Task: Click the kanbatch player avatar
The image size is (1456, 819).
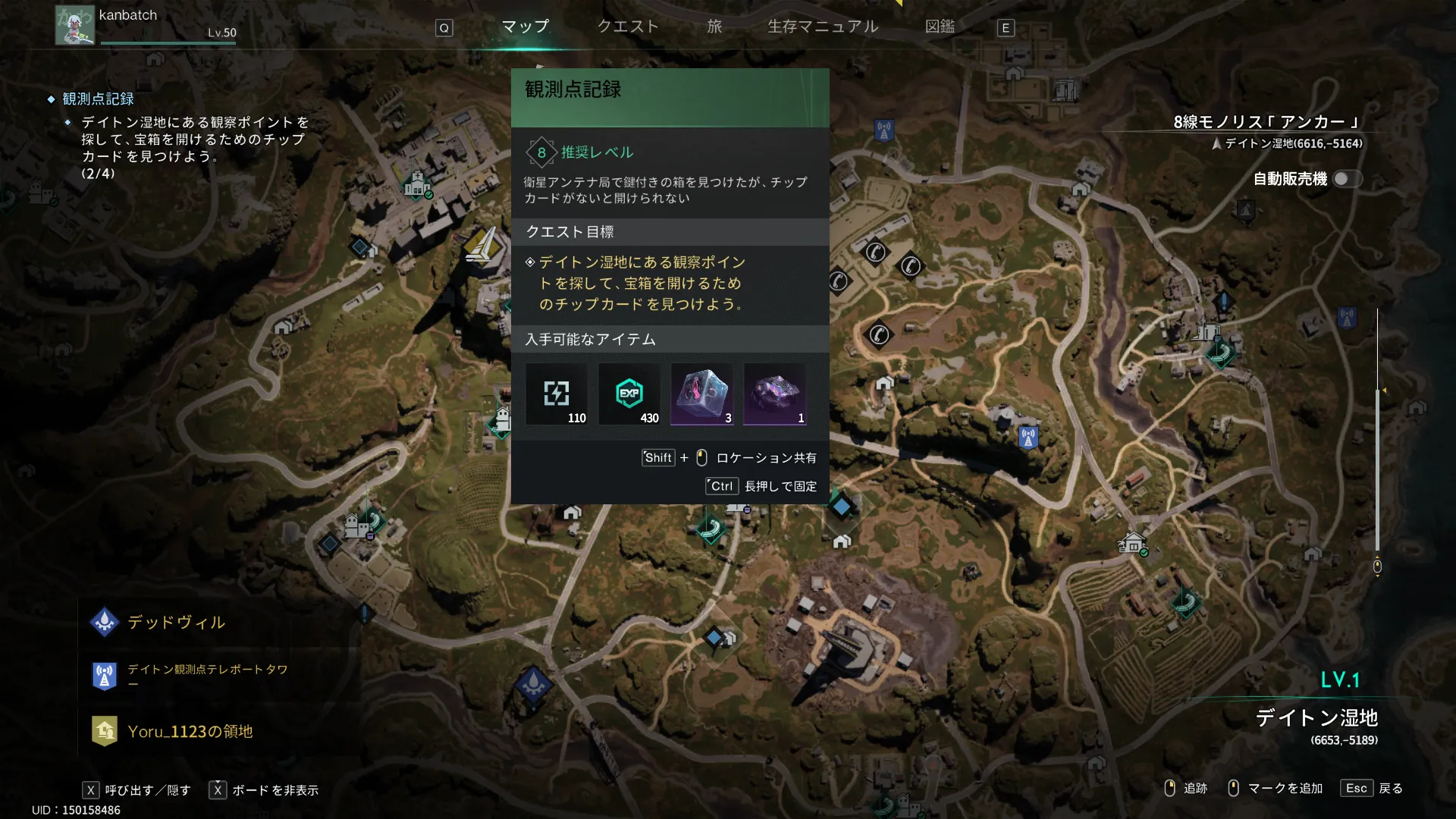Action: [74, 25]
